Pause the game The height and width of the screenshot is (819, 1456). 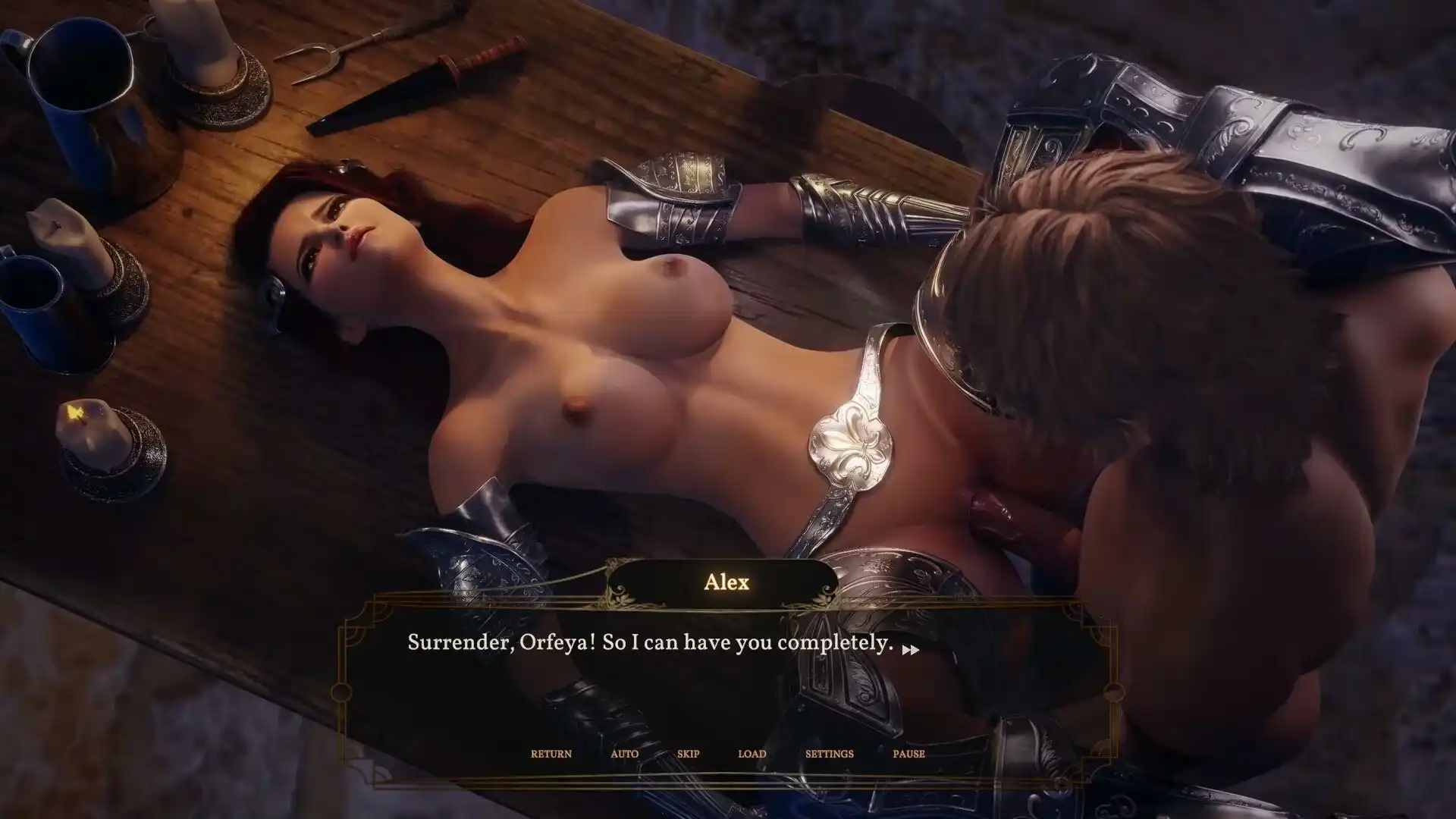(x=908, y=754)
